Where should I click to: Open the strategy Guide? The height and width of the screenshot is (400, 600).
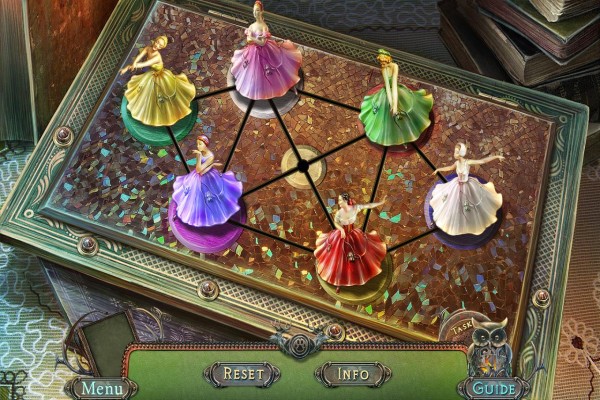tap(496, 387)
